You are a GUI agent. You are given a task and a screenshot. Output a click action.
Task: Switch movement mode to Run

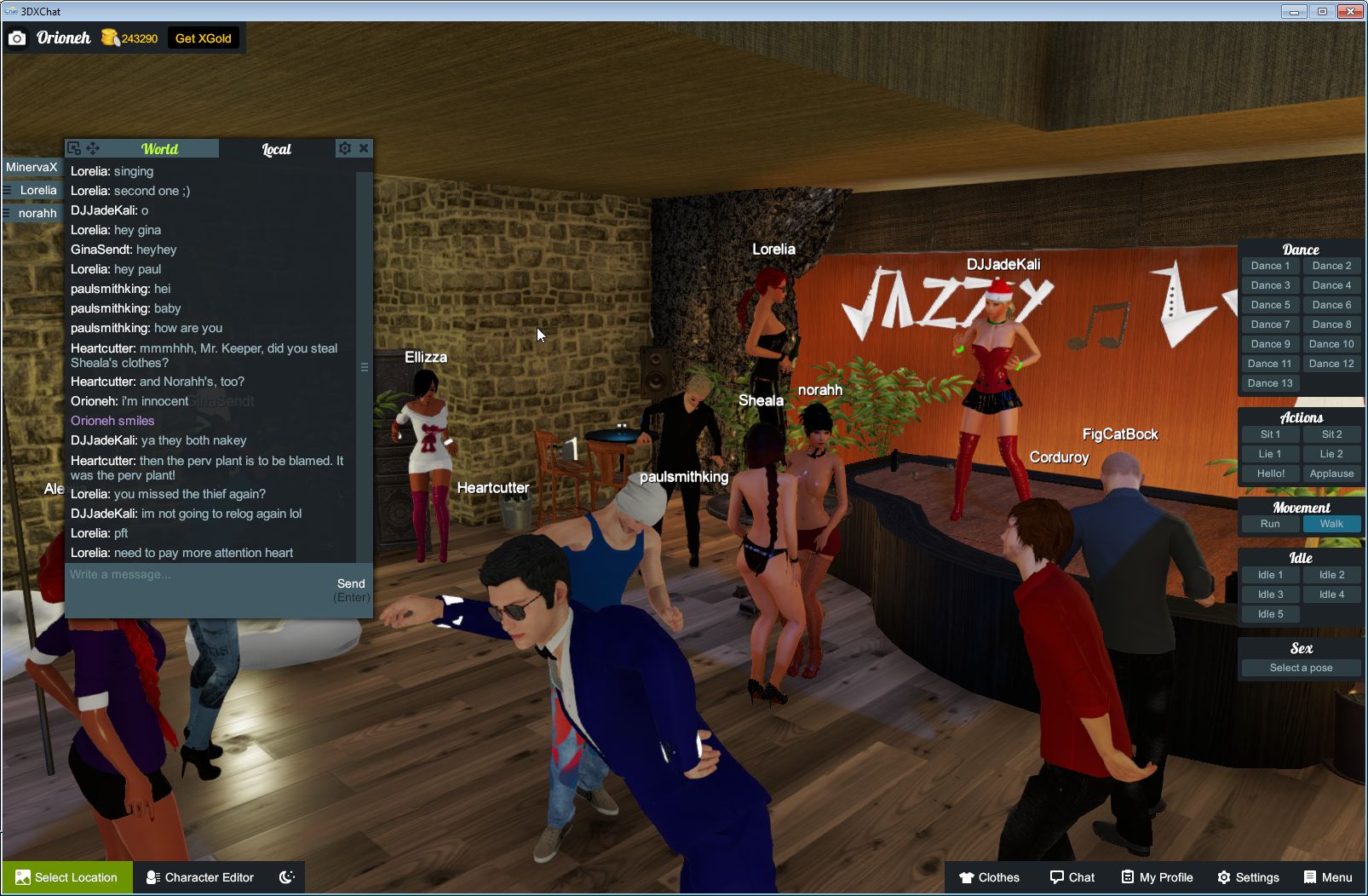1270,524
